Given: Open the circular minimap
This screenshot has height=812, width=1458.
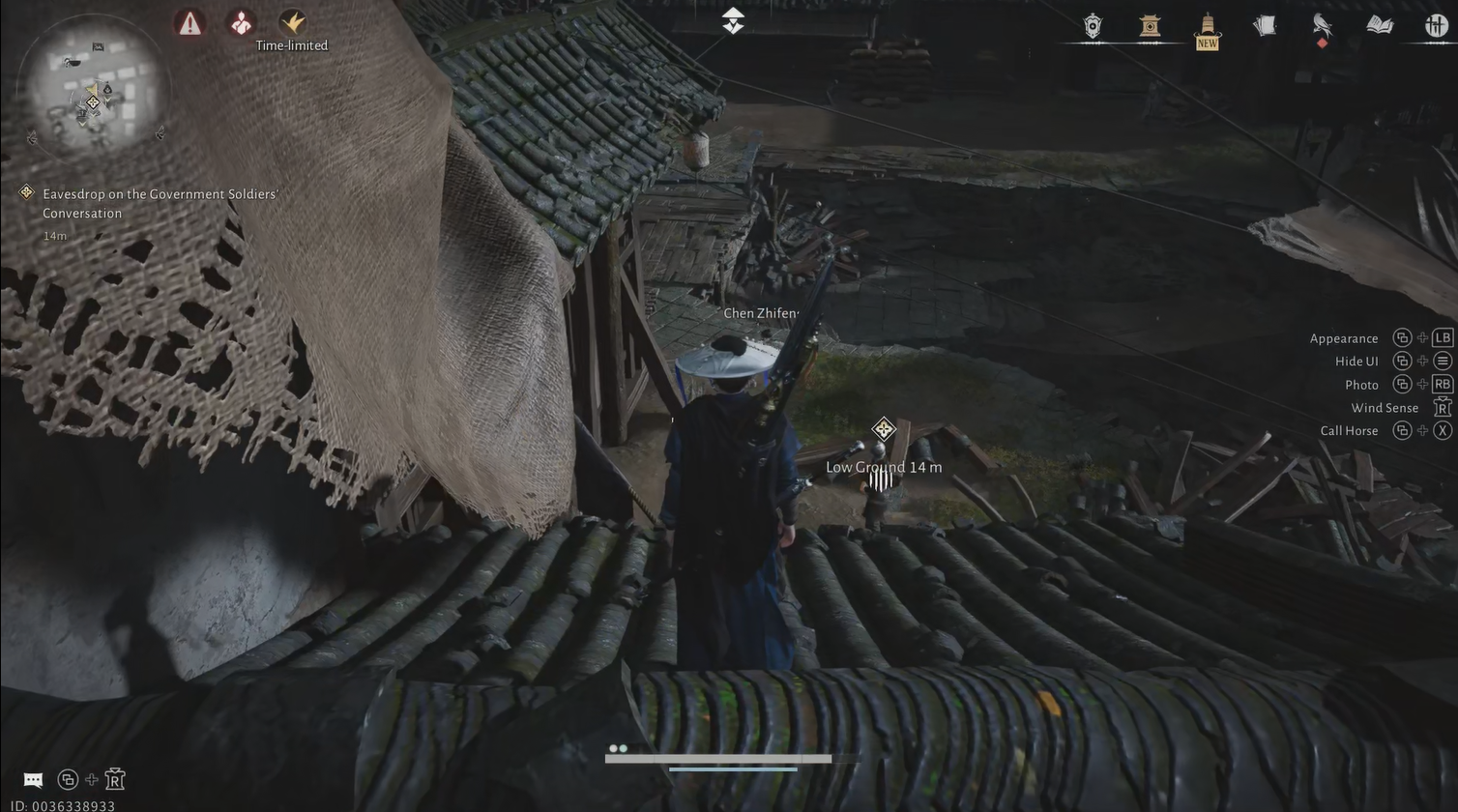Looking at the screenshot, I should [94, 92].
